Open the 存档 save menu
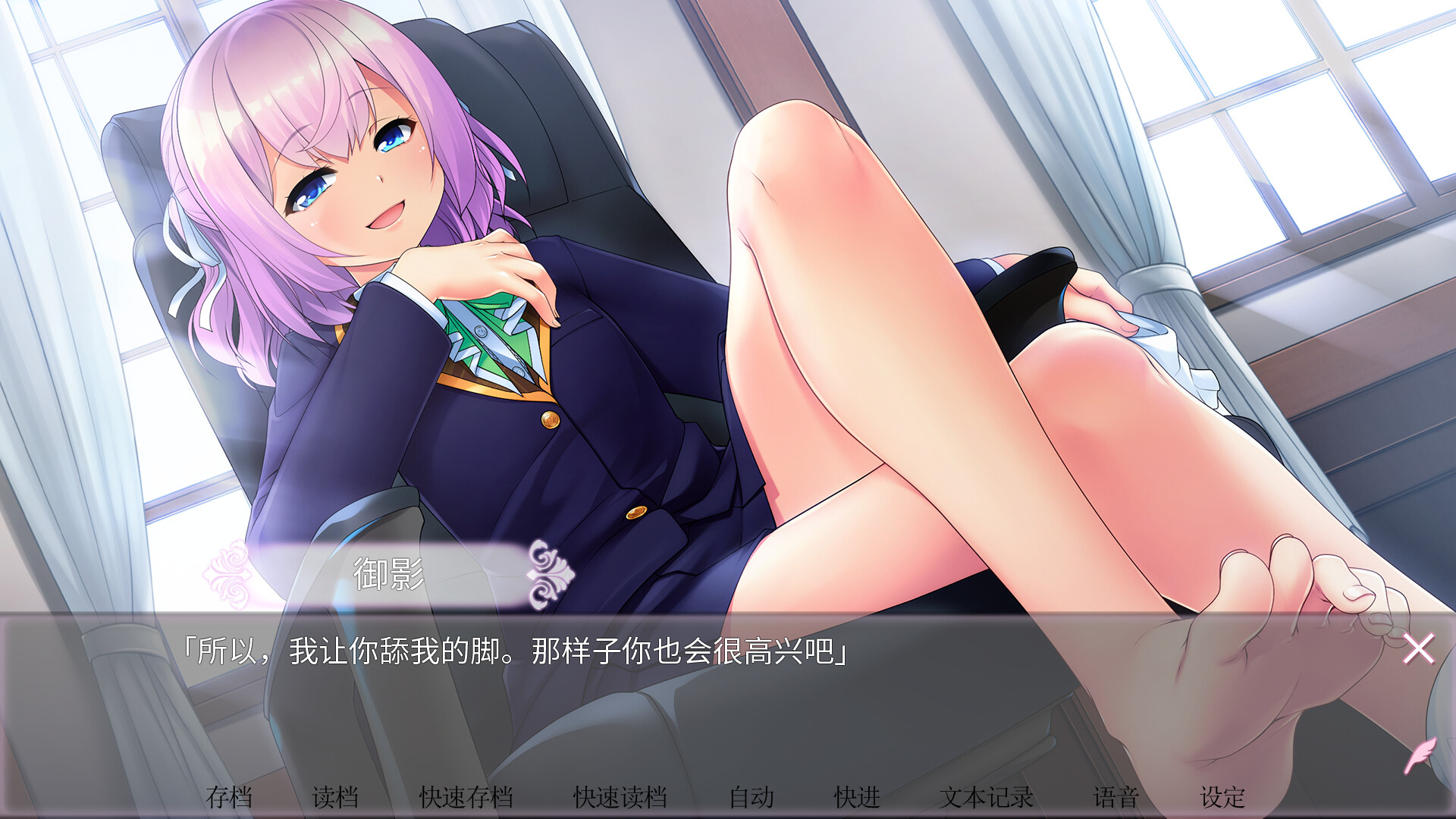Screen dimensions: 1456x819 231,797
